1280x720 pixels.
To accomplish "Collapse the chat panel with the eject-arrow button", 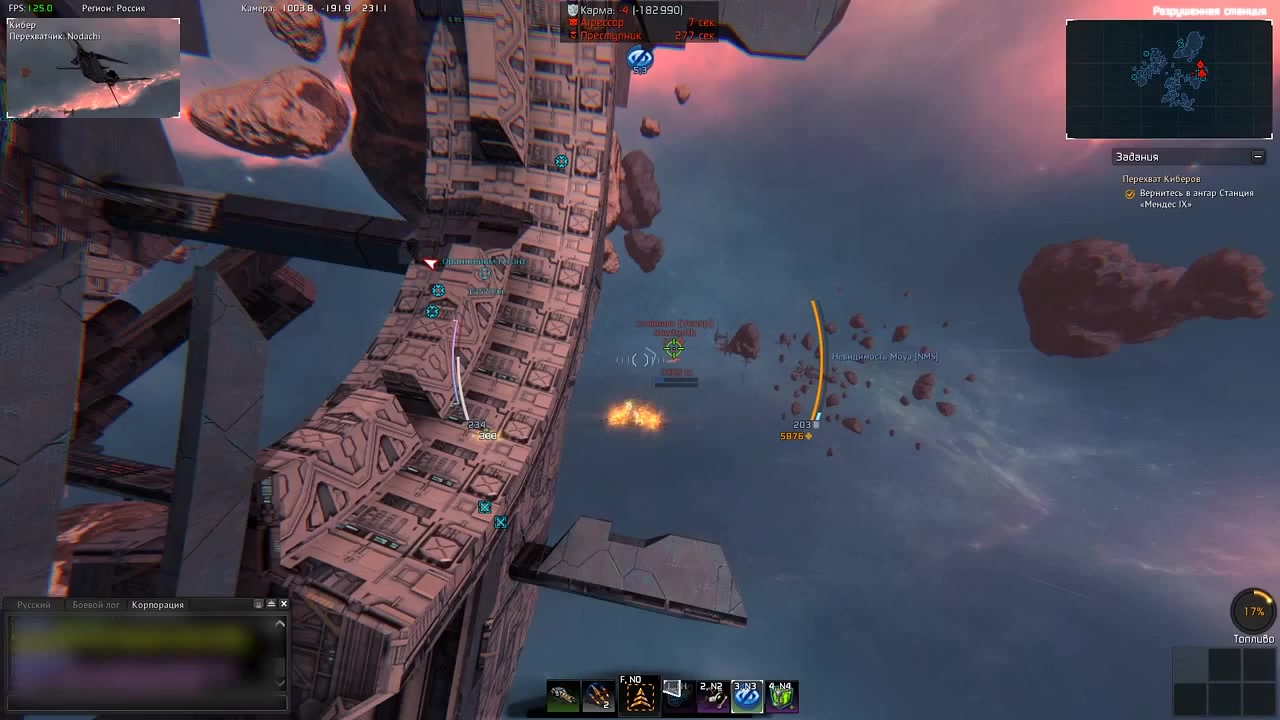I will [x=271, y=604].
